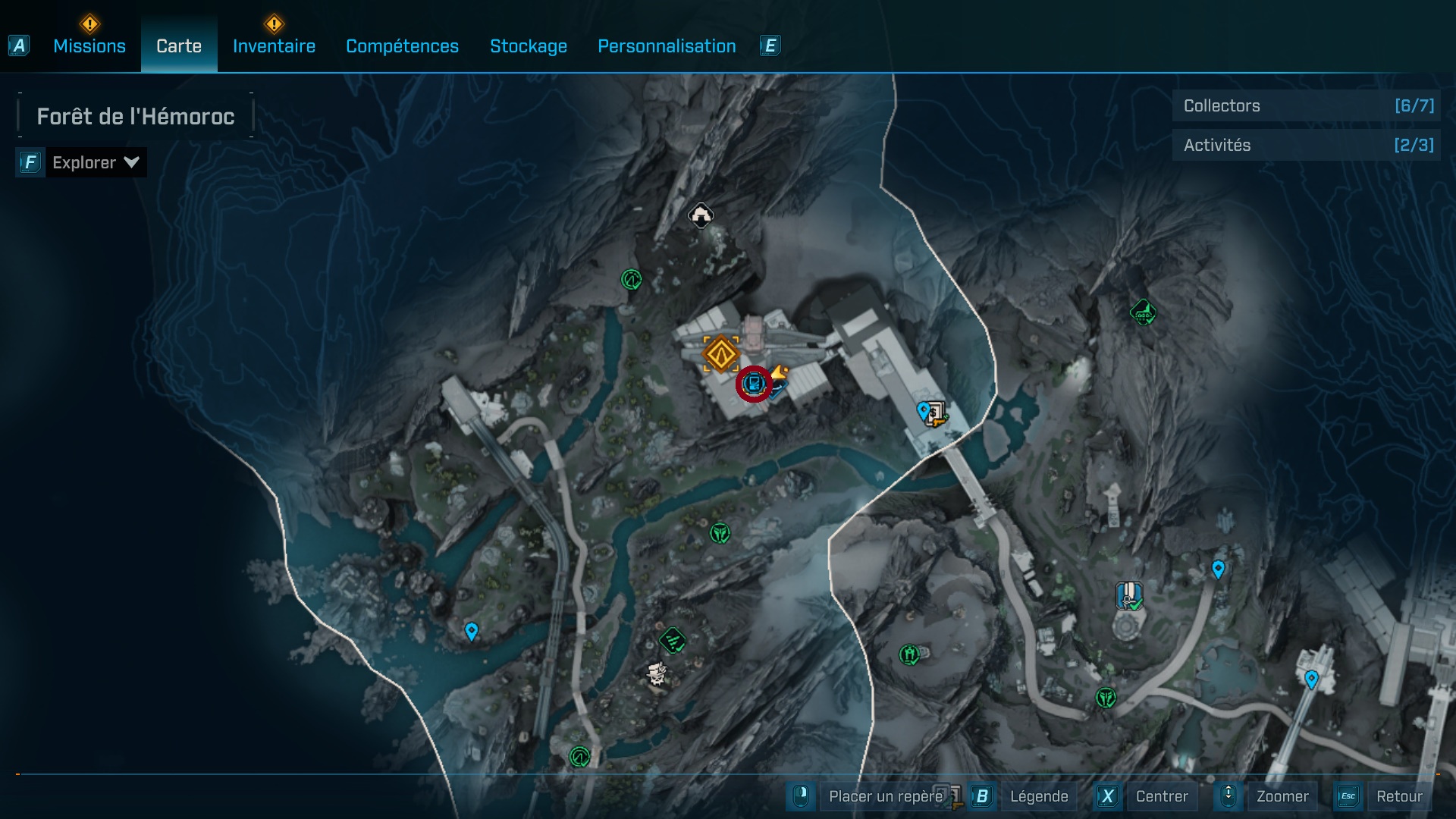Viewport: 1456px width, 819px height.
Task: Show the Collectors progress row
Action: click(x=1307, y=106)
